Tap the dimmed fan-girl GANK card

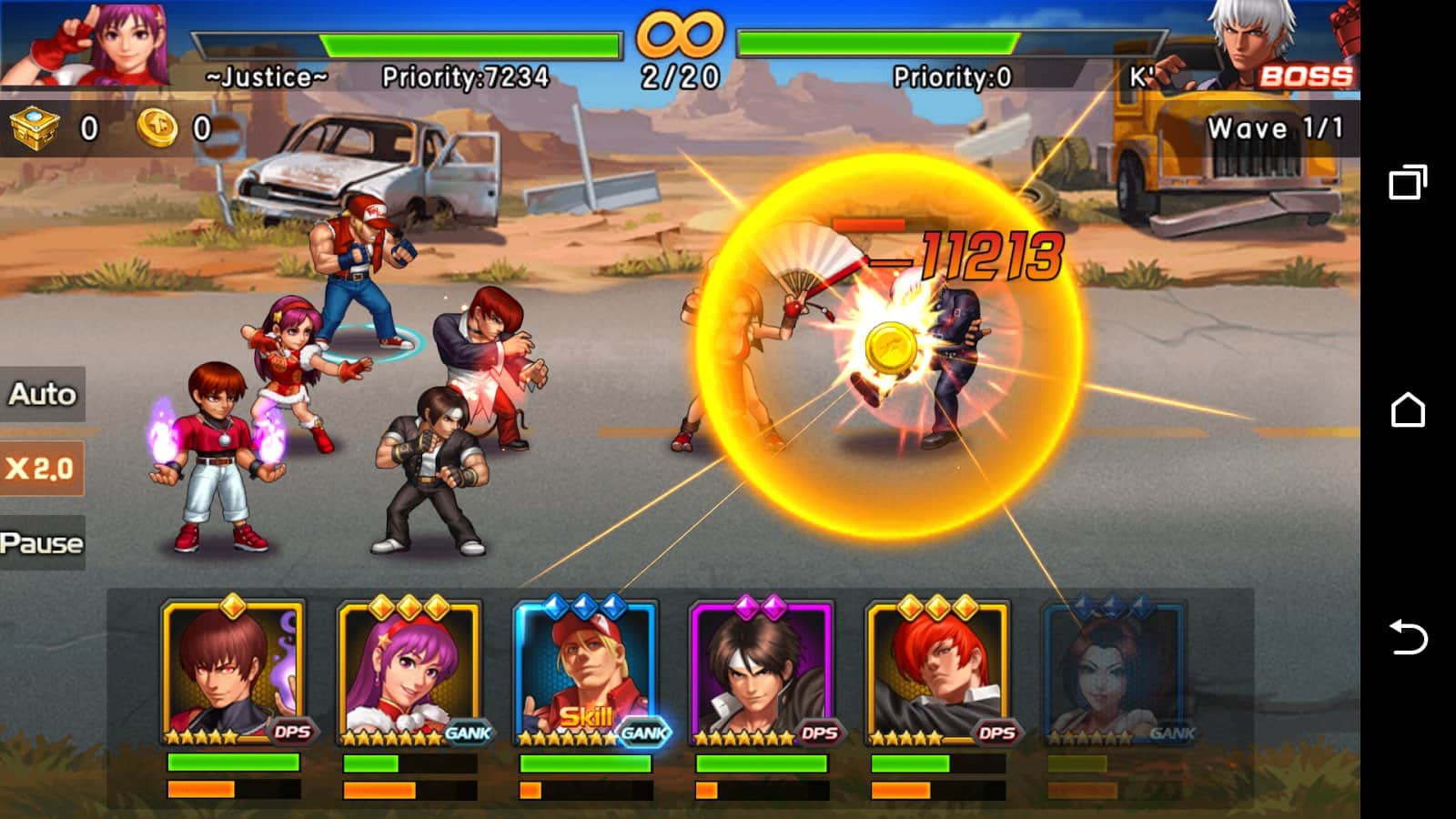1114,673
